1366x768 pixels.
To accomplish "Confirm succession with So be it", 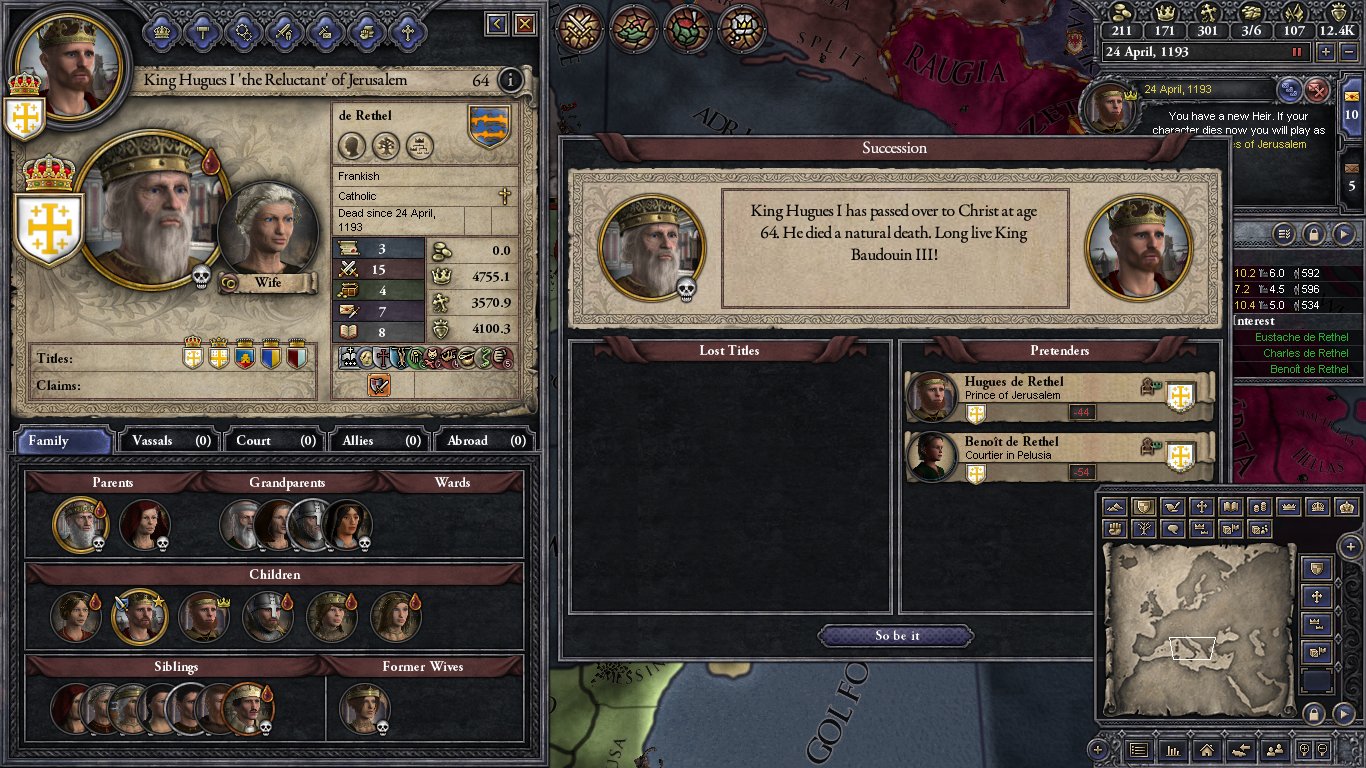I will 896,636.
